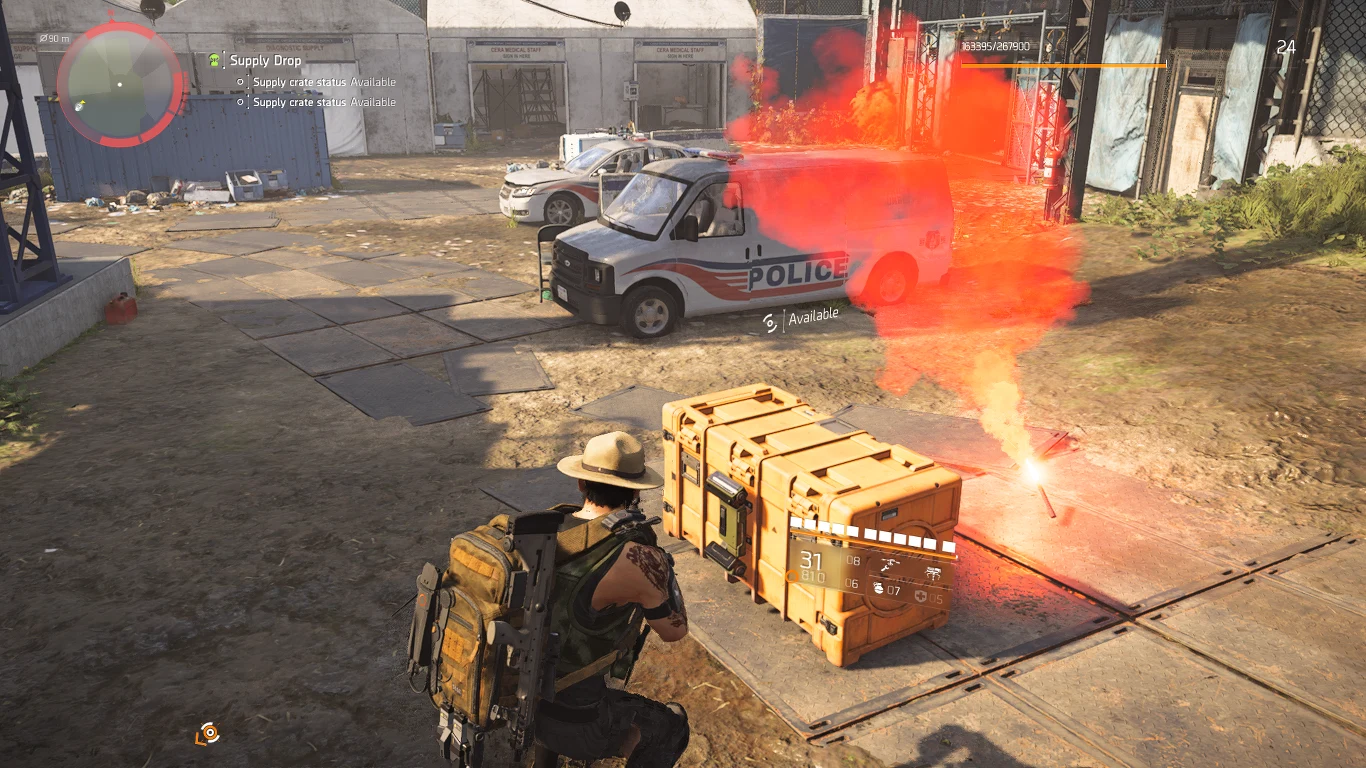Click the interaction hand icon near Available prompt
The width and height of the screenshot is (1366, 768).
tap(767, 322)
